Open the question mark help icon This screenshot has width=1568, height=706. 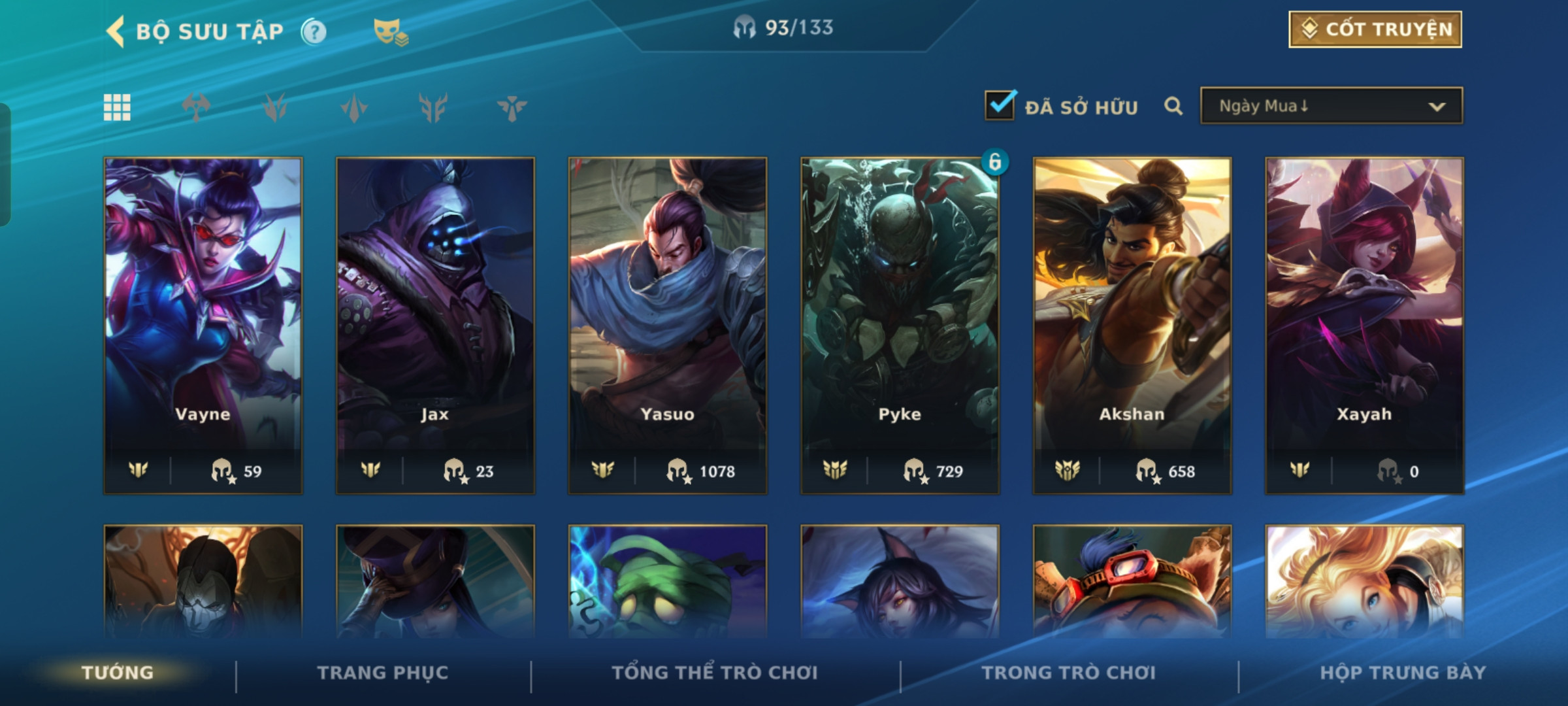pos(314,31)
